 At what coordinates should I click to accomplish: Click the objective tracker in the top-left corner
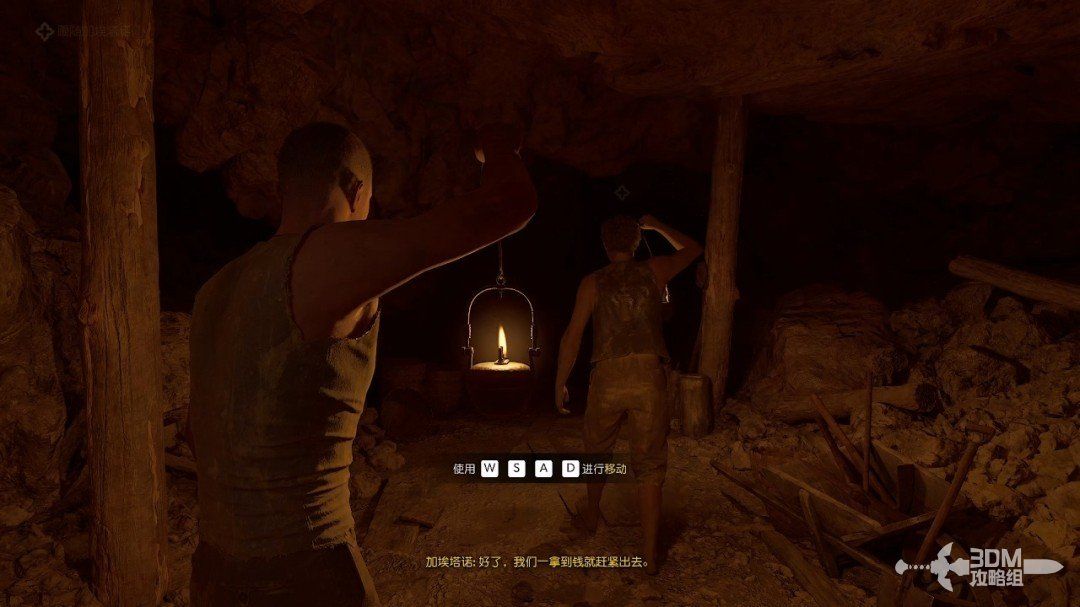[x=83, y=32]
